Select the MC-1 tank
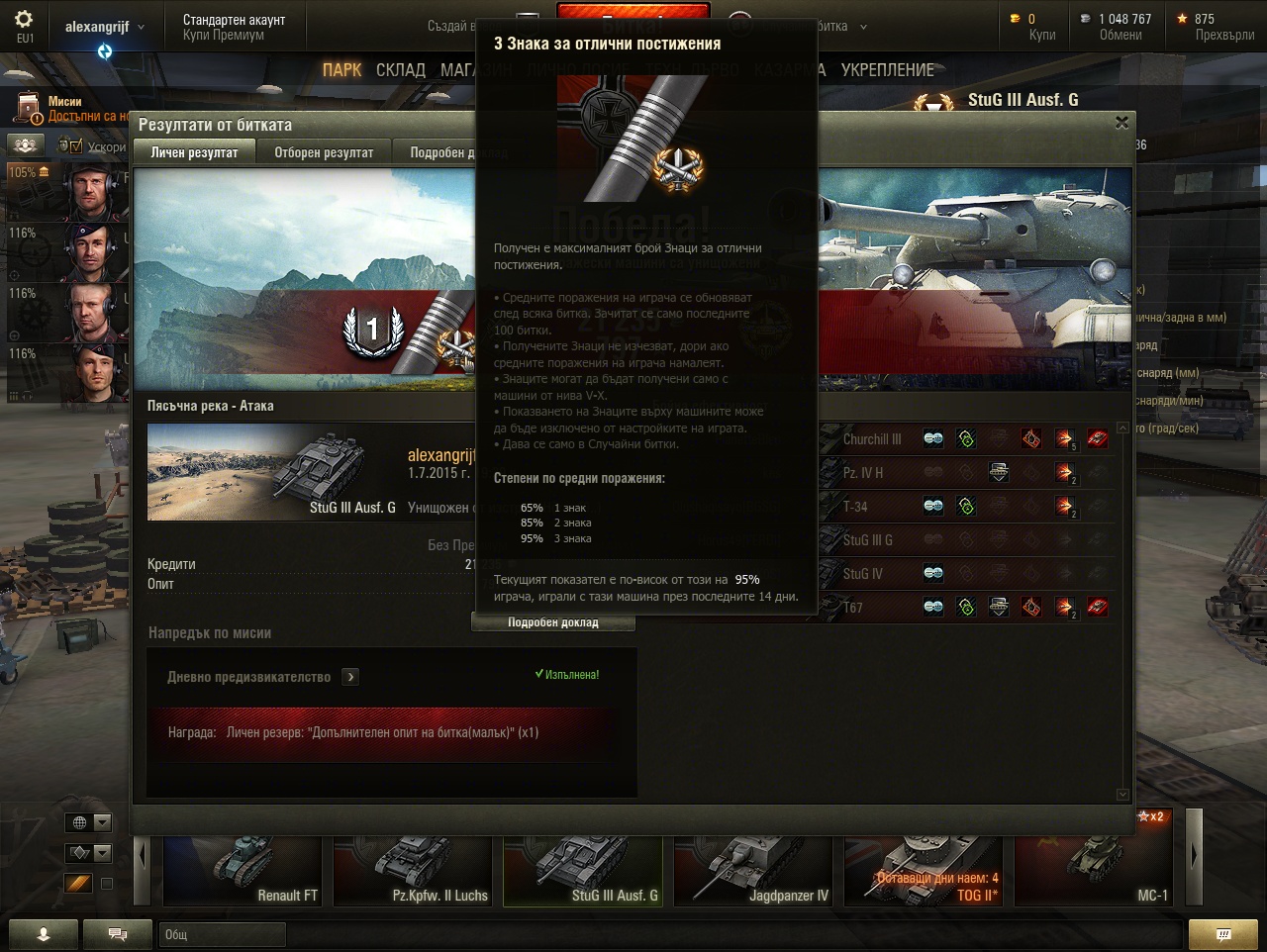1267x952 pixels. click(1094, 870)
